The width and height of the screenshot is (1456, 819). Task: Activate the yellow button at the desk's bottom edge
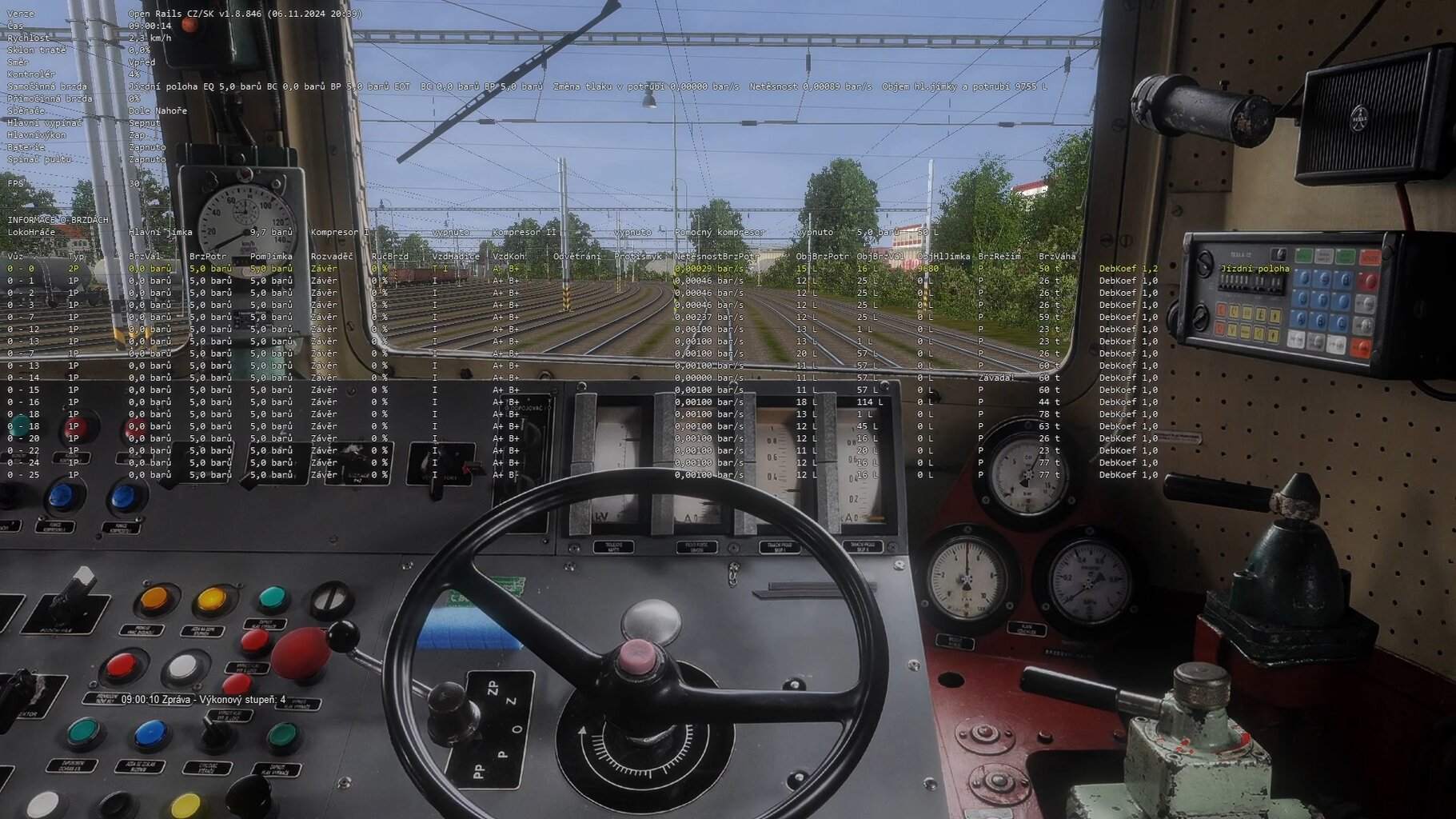(185, 805)
